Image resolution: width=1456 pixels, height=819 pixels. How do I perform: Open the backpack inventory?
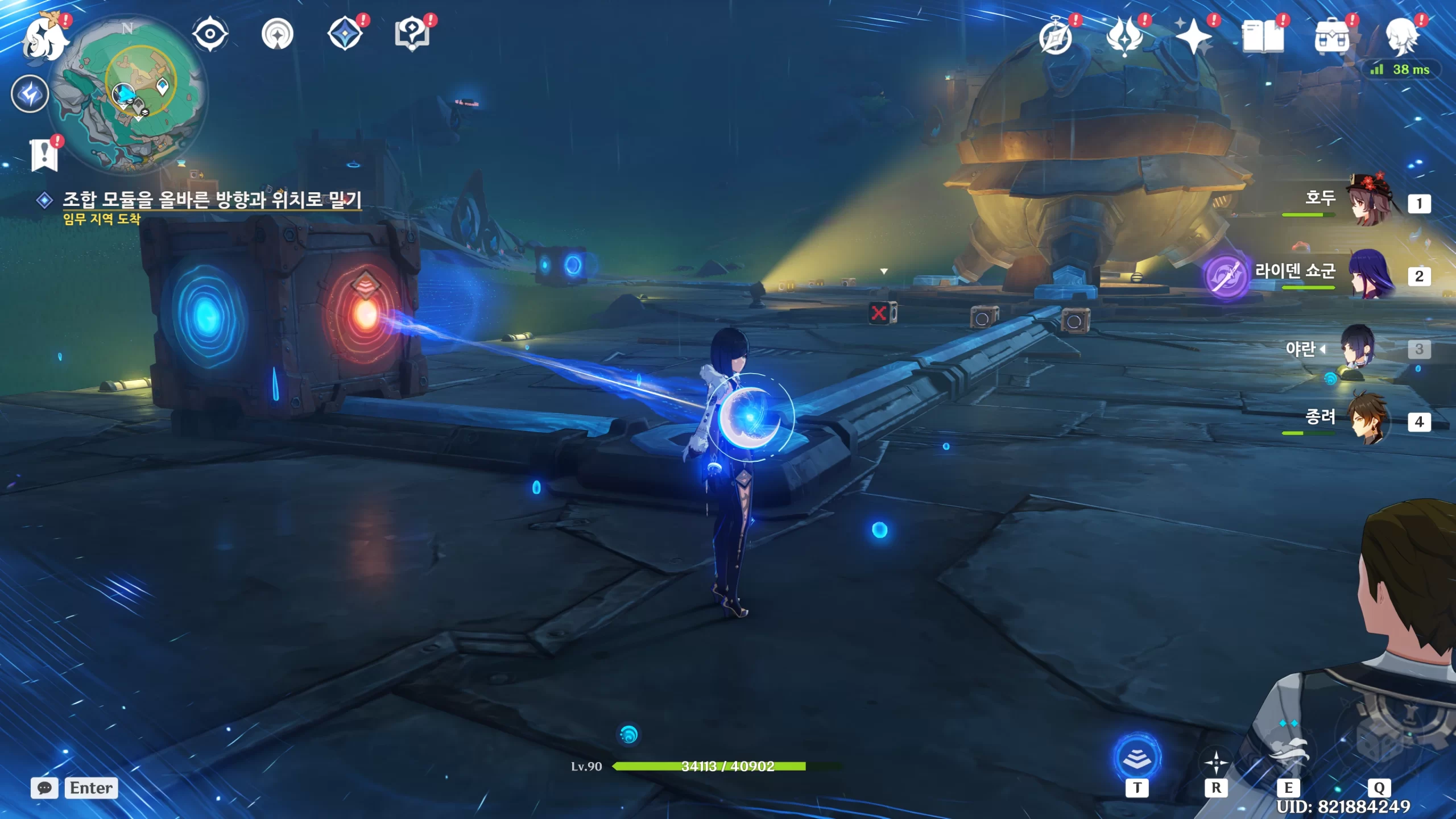click(1331, 38)
